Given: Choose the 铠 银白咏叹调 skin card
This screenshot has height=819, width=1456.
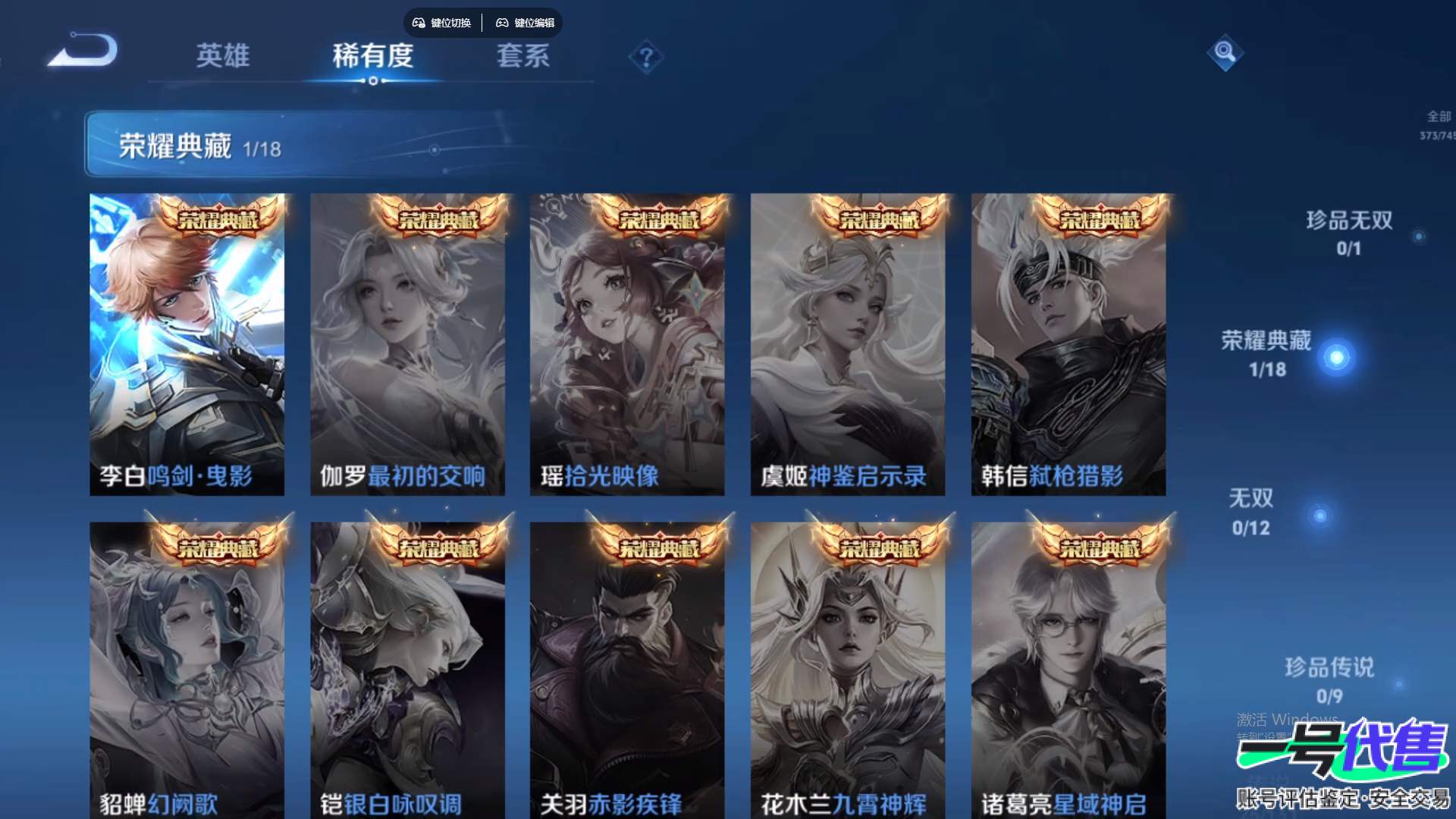Looking at the screenshot, I should click(x=407, y=671).
